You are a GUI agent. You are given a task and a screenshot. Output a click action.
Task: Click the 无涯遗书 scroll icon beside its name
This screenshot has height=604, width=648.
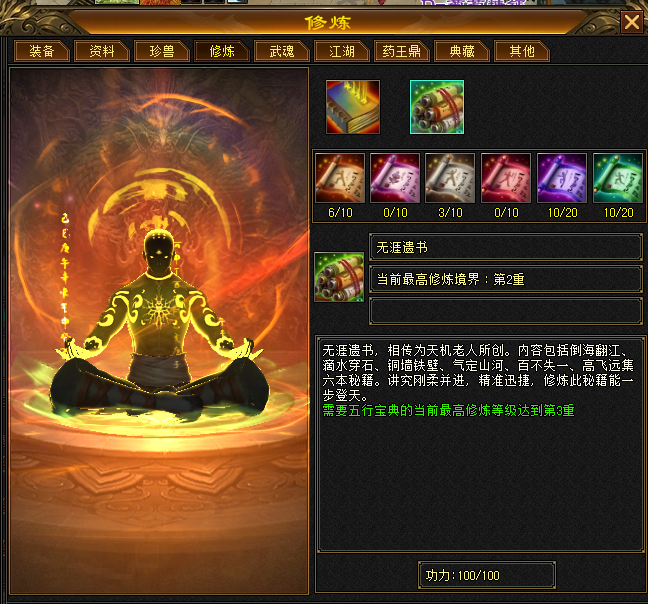(x=340, y=277)
